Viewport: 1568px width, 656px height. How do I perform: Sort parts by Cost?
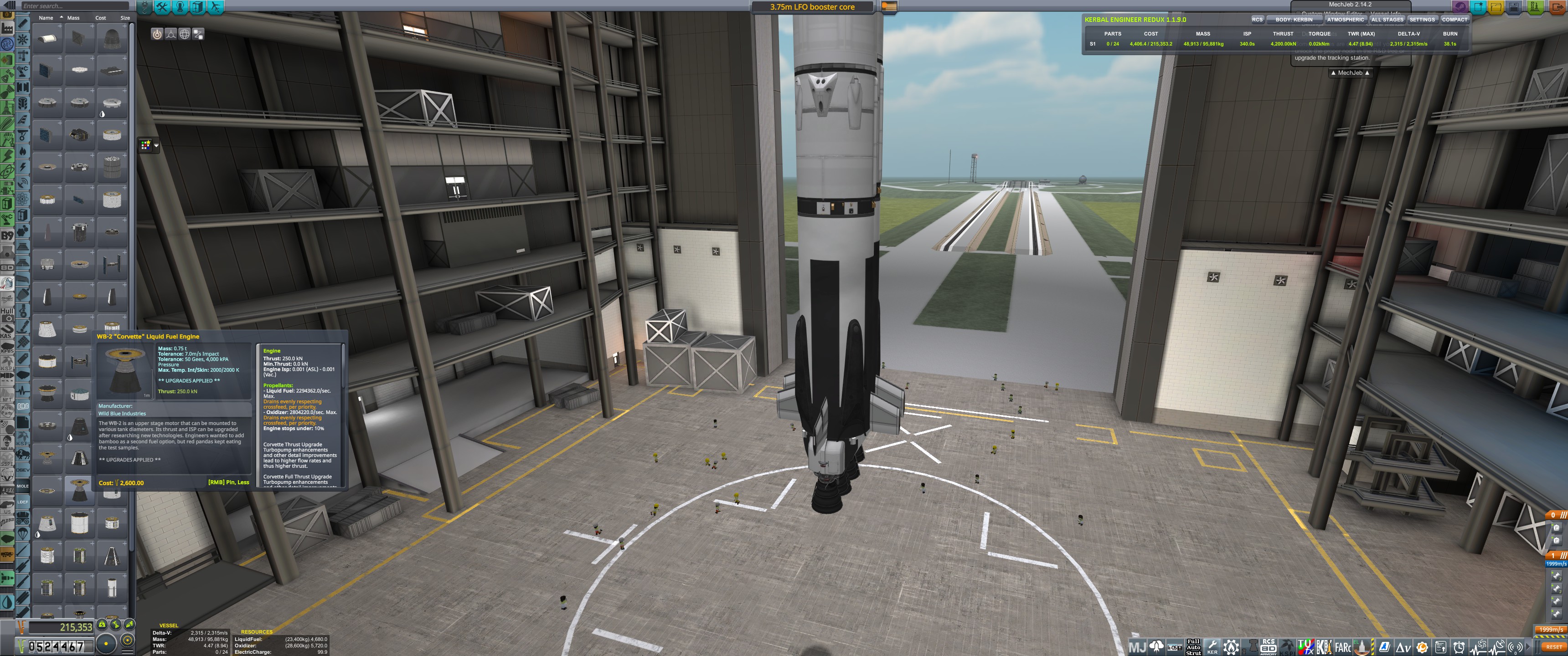pos(100,18)
